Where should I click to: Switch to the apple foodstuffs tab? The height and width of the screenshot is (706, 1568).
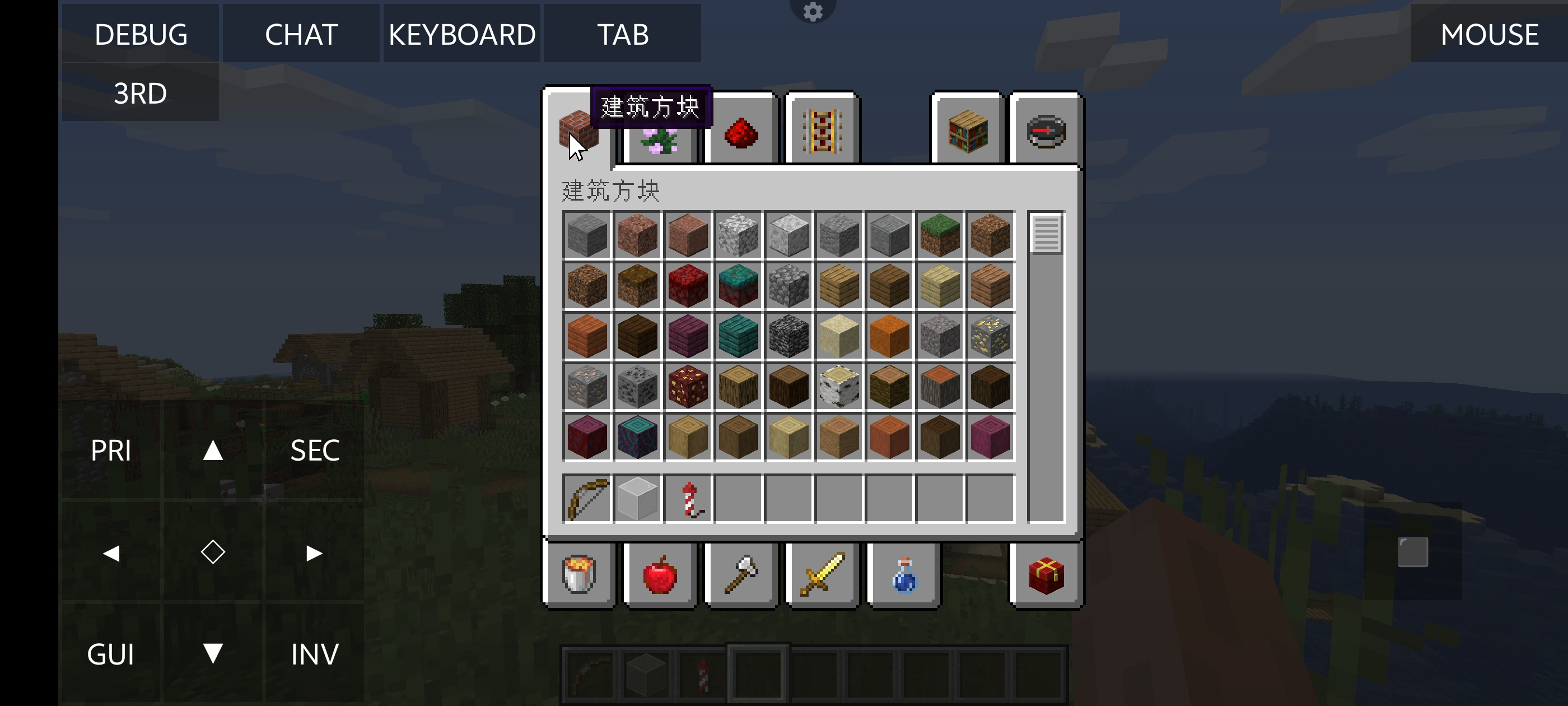(660, 574)
